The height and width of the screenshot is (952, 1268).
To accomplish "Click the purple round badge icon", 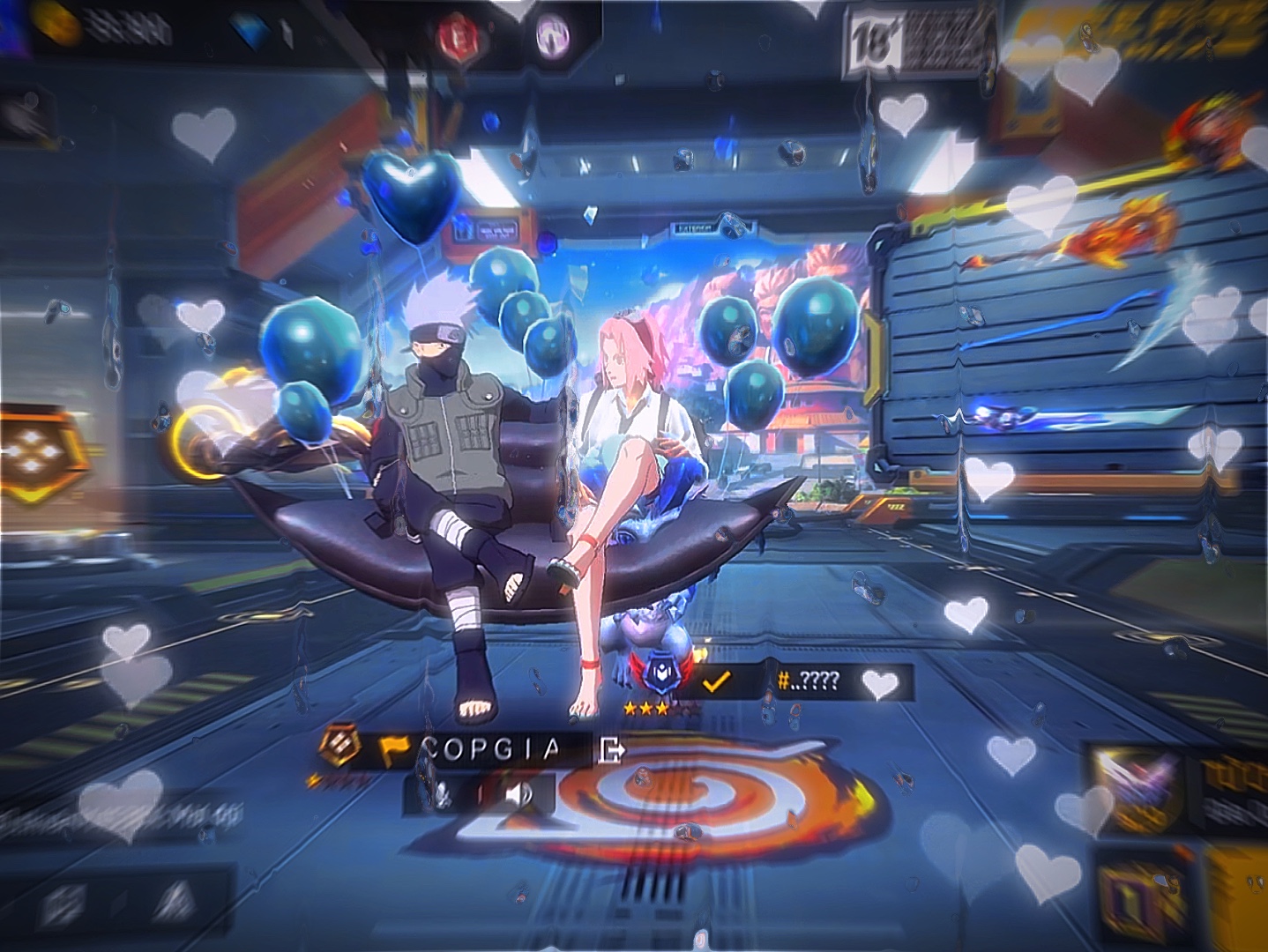I will (x=553, y=36).
